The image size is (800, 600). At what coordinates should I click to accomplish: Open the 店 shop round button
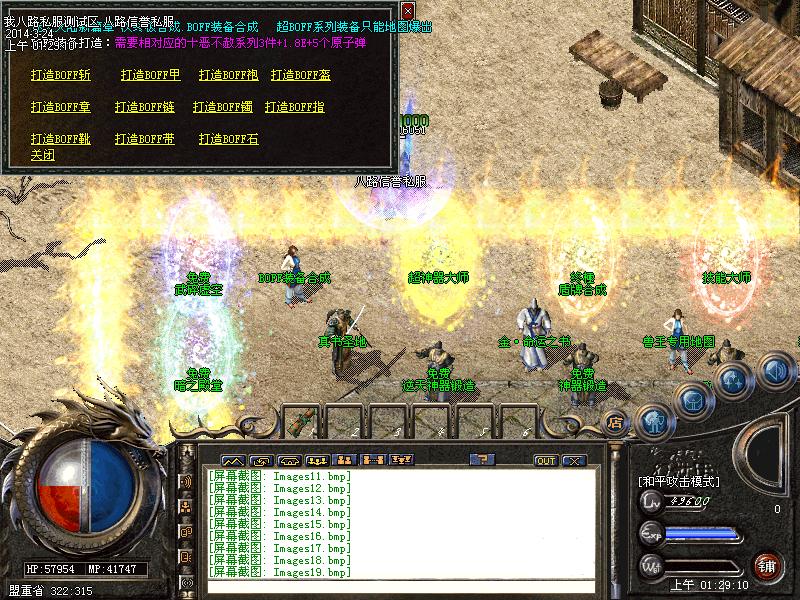coord(615,421)
